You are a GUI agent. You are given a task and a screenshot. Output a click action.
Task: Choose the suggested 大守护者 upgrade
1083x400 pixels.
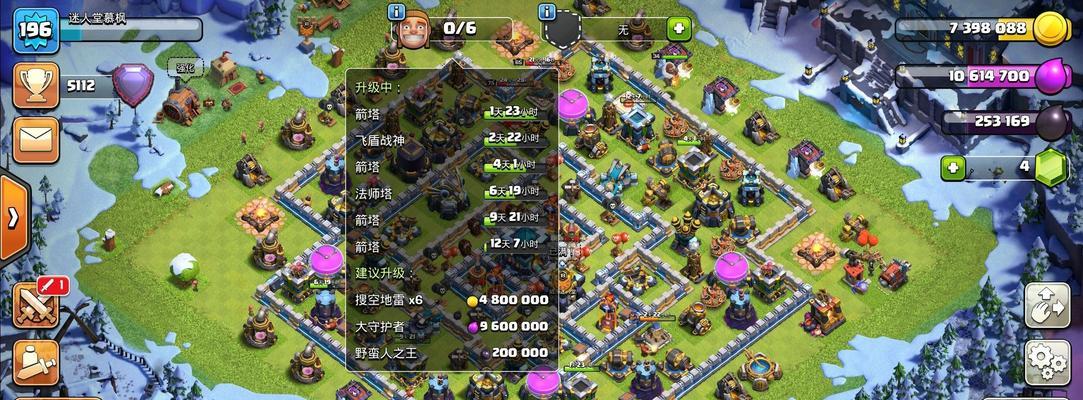[452, 326]
